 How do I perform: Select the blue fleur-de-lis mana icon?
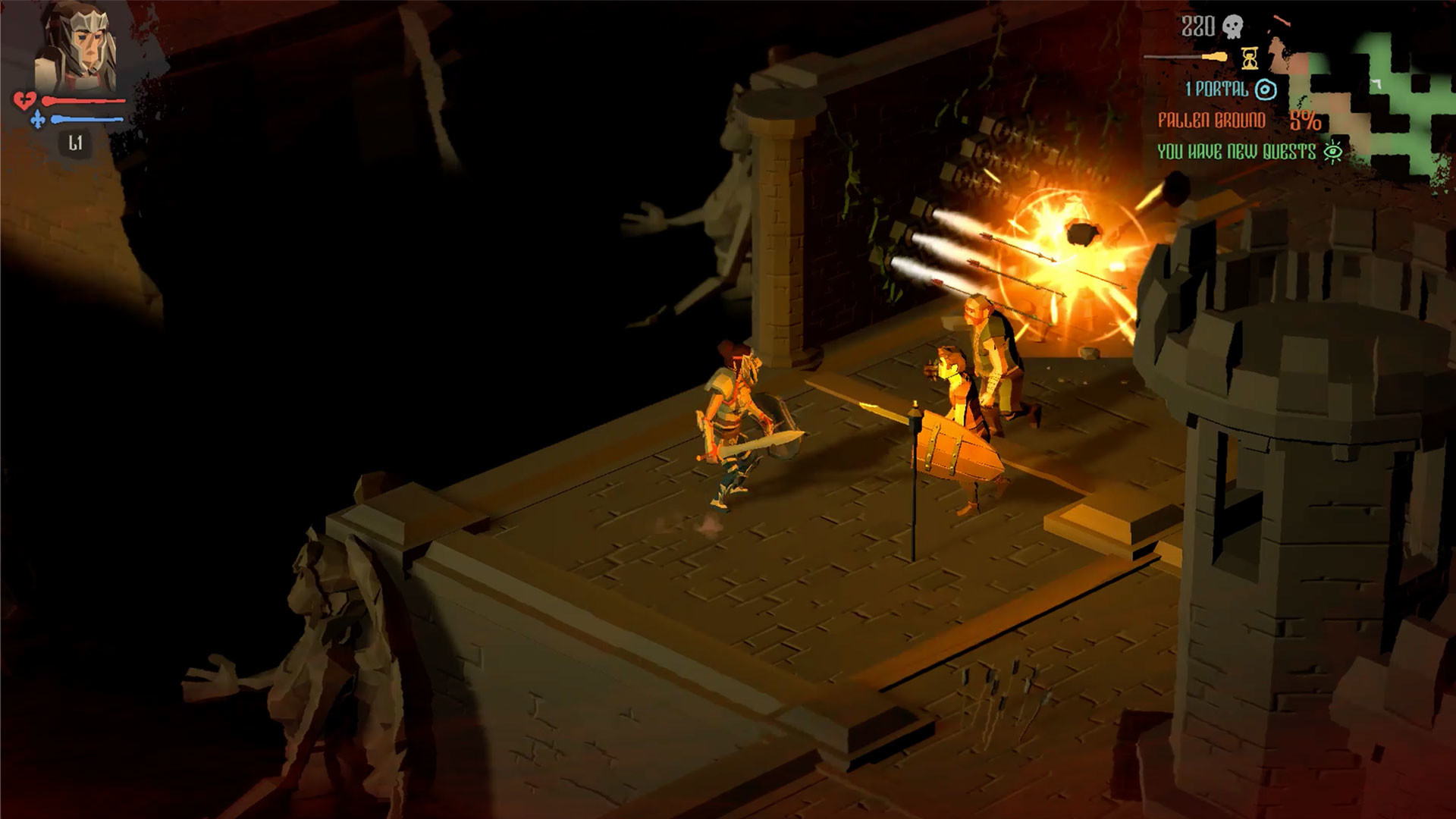click(x=38, y=120)
